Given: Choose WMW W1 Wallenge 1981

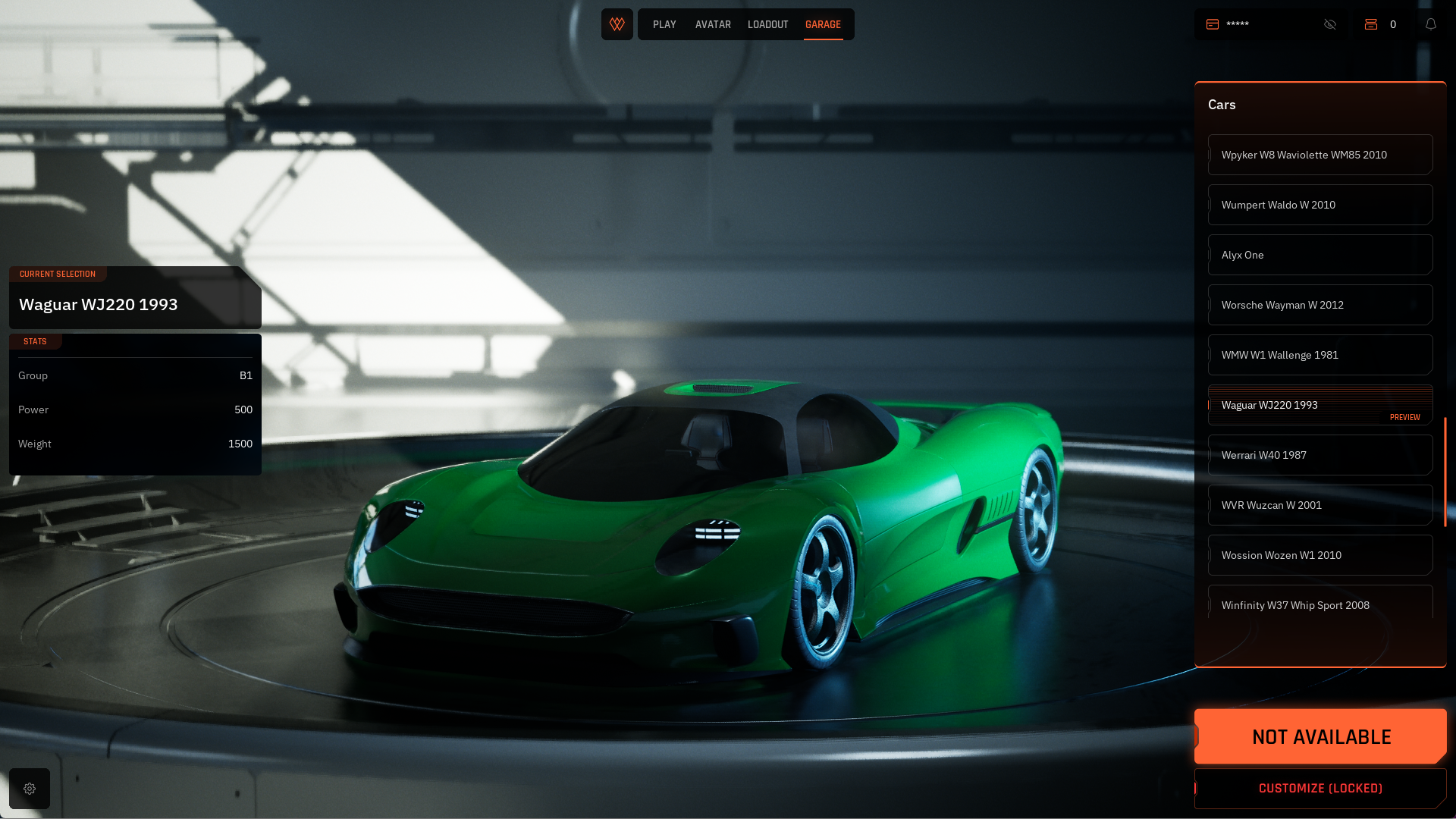Looking at the screenshot, I should 1319,355.
